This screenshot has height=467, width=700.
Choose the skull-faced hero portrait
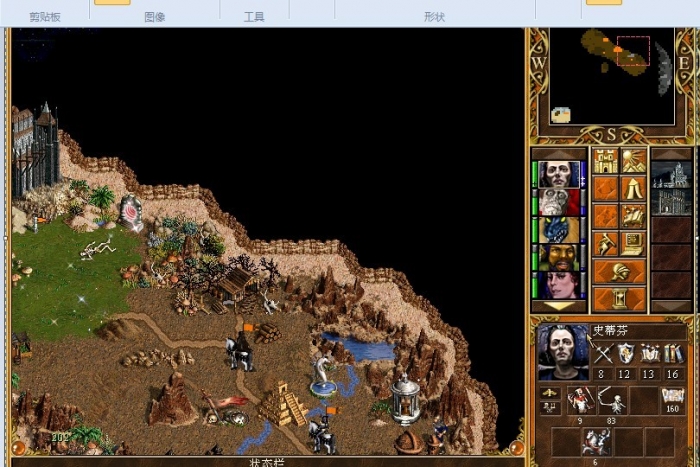pos(558,202)
